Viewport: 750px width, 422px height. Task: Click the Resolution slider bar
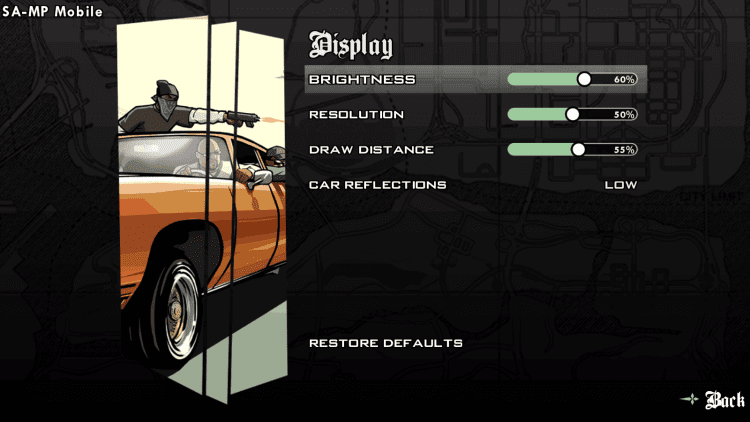coord(572,114)
